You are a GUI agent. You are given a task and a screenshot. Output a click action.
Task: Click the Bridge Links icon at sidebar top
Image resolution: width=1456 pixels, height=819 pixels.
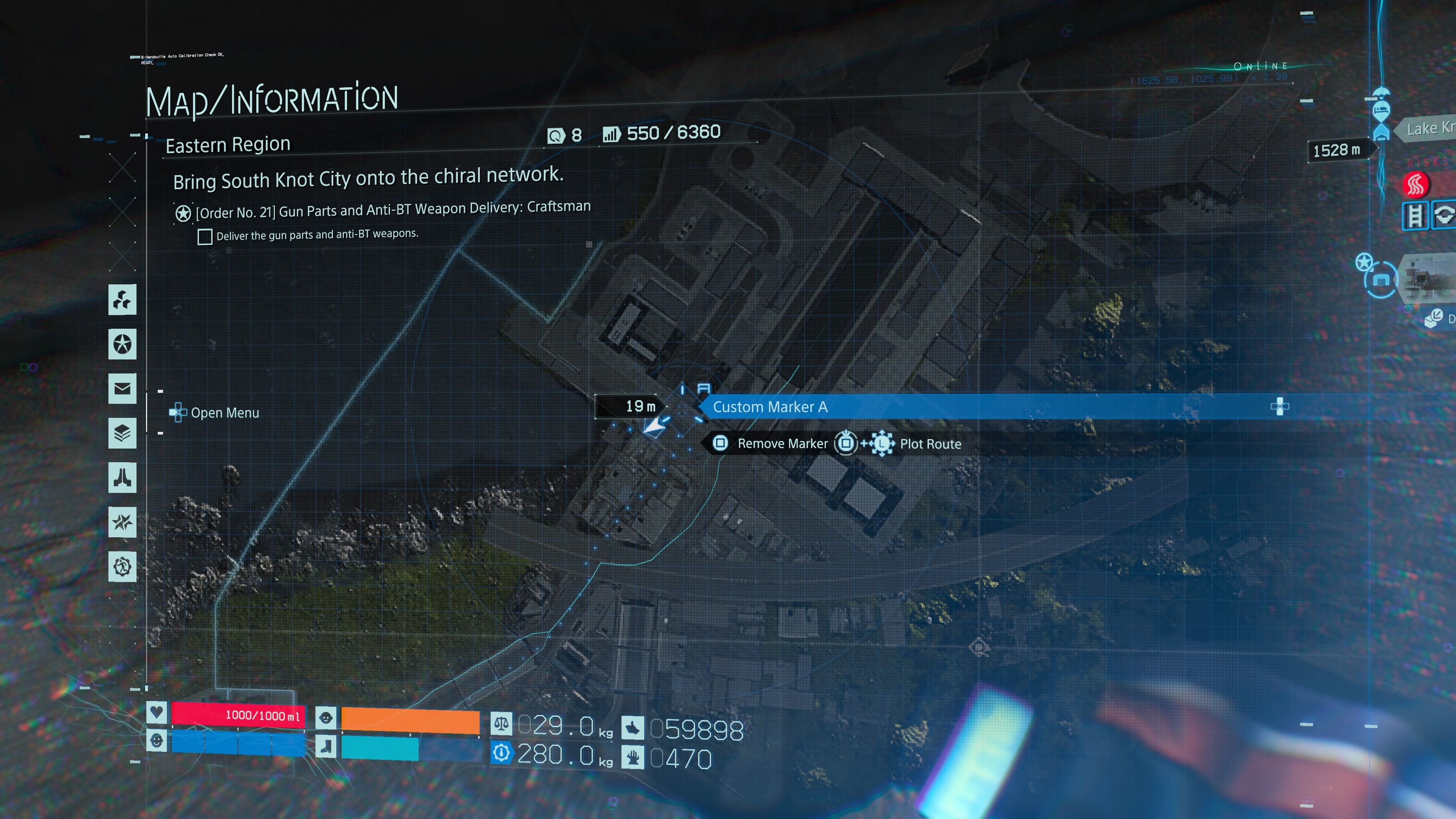coord(122,300)
